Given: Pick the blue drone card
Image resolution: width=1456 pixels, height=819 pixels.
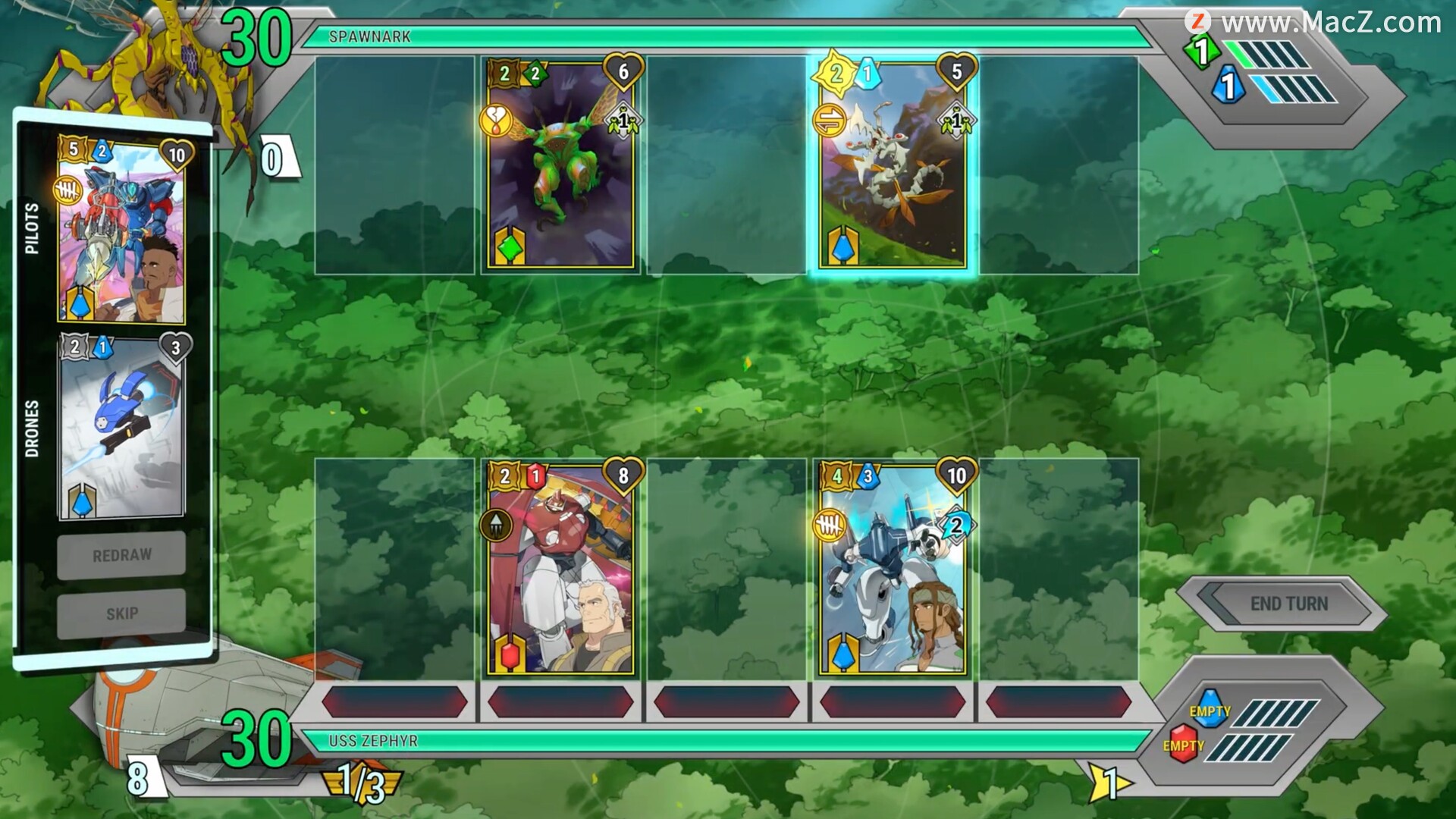Looking at the screenshot, I should point(121,428).
